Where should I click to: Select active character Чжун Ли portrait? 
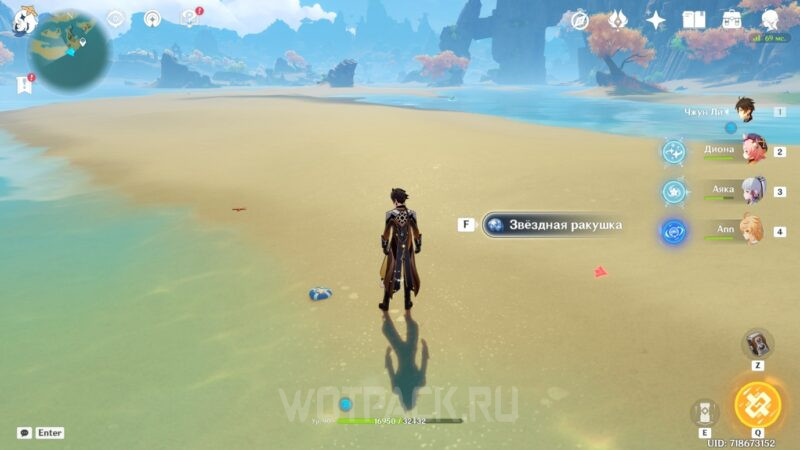coord(743,110)
